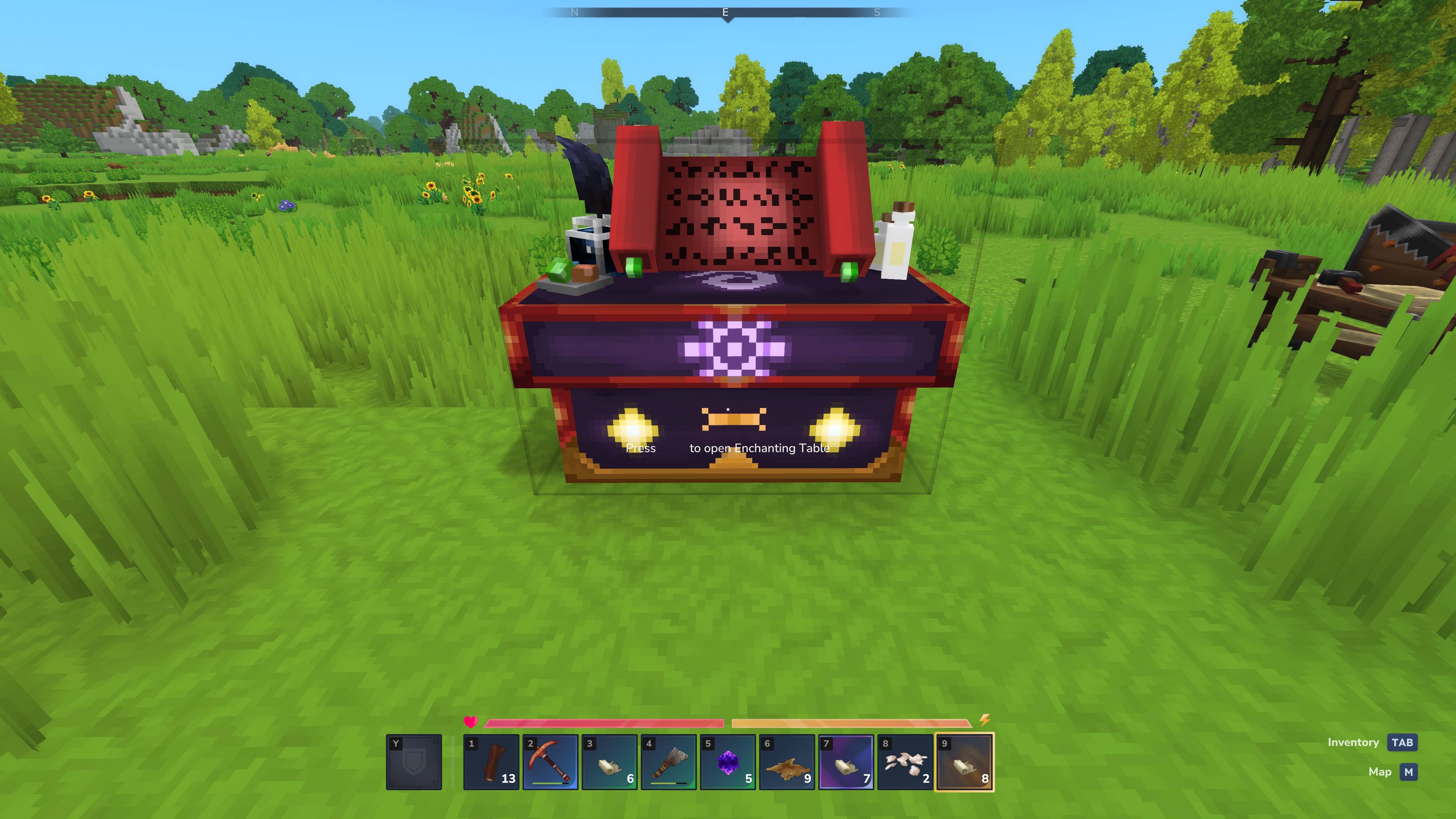Switch to the Map view
The width and height of the screenshot is (1456, 819).
pyautogui.click(x=1380, y=772)
